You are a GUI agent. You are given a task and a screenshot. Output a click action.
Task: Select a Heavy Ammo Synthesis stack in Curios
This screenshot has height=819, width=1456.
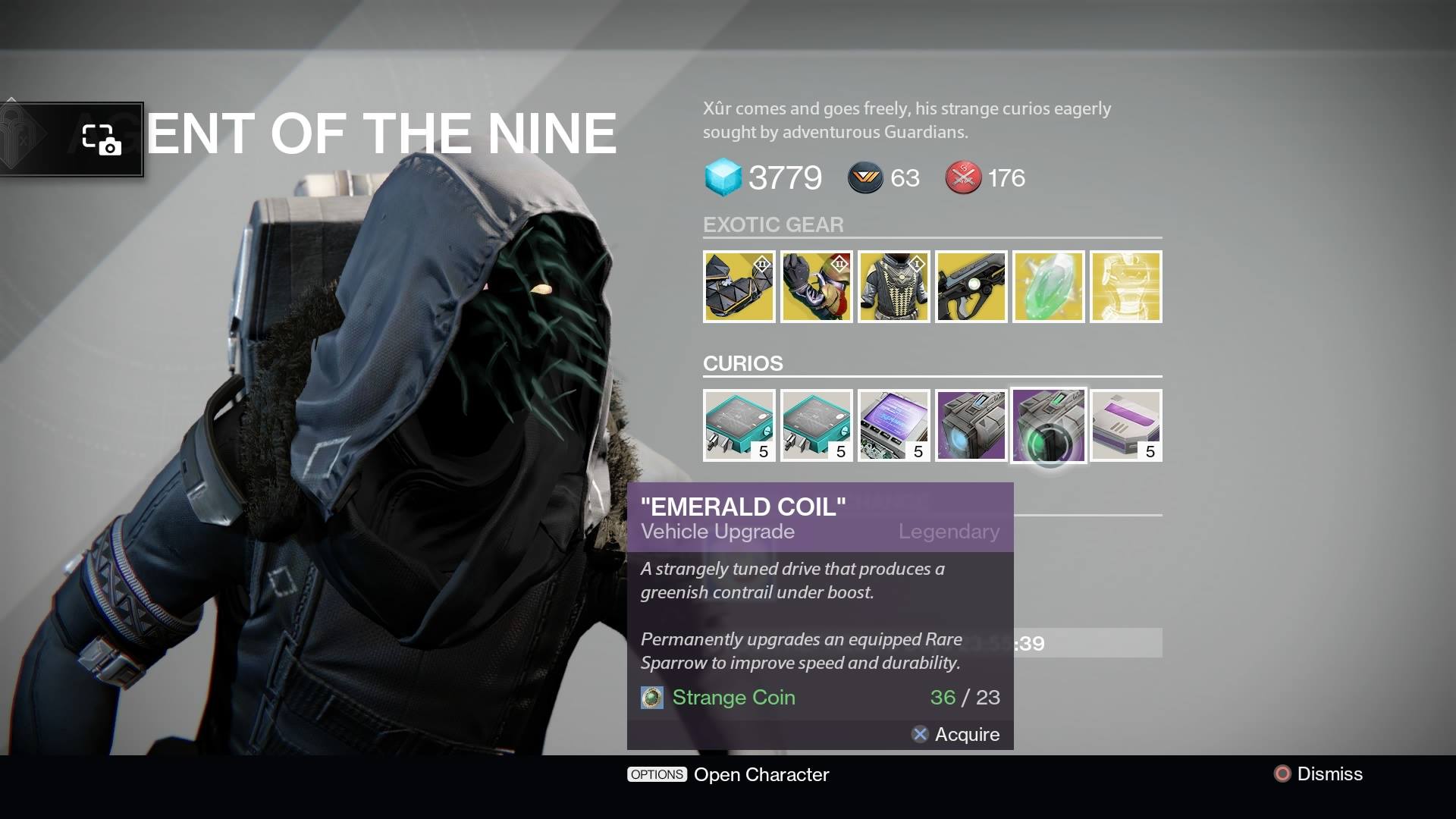[x=739, y=425]
